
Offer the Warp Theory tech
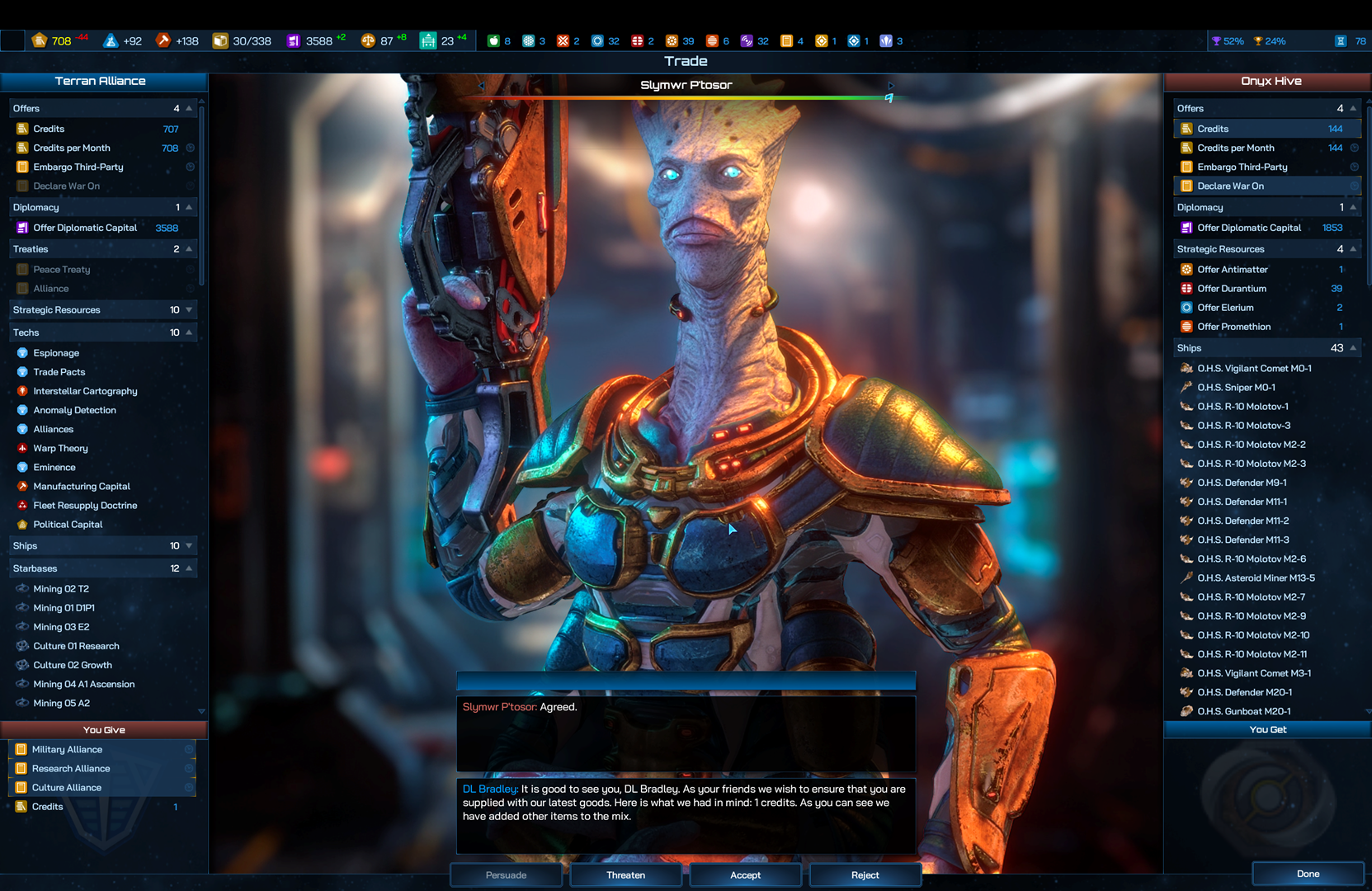point(60,449)
